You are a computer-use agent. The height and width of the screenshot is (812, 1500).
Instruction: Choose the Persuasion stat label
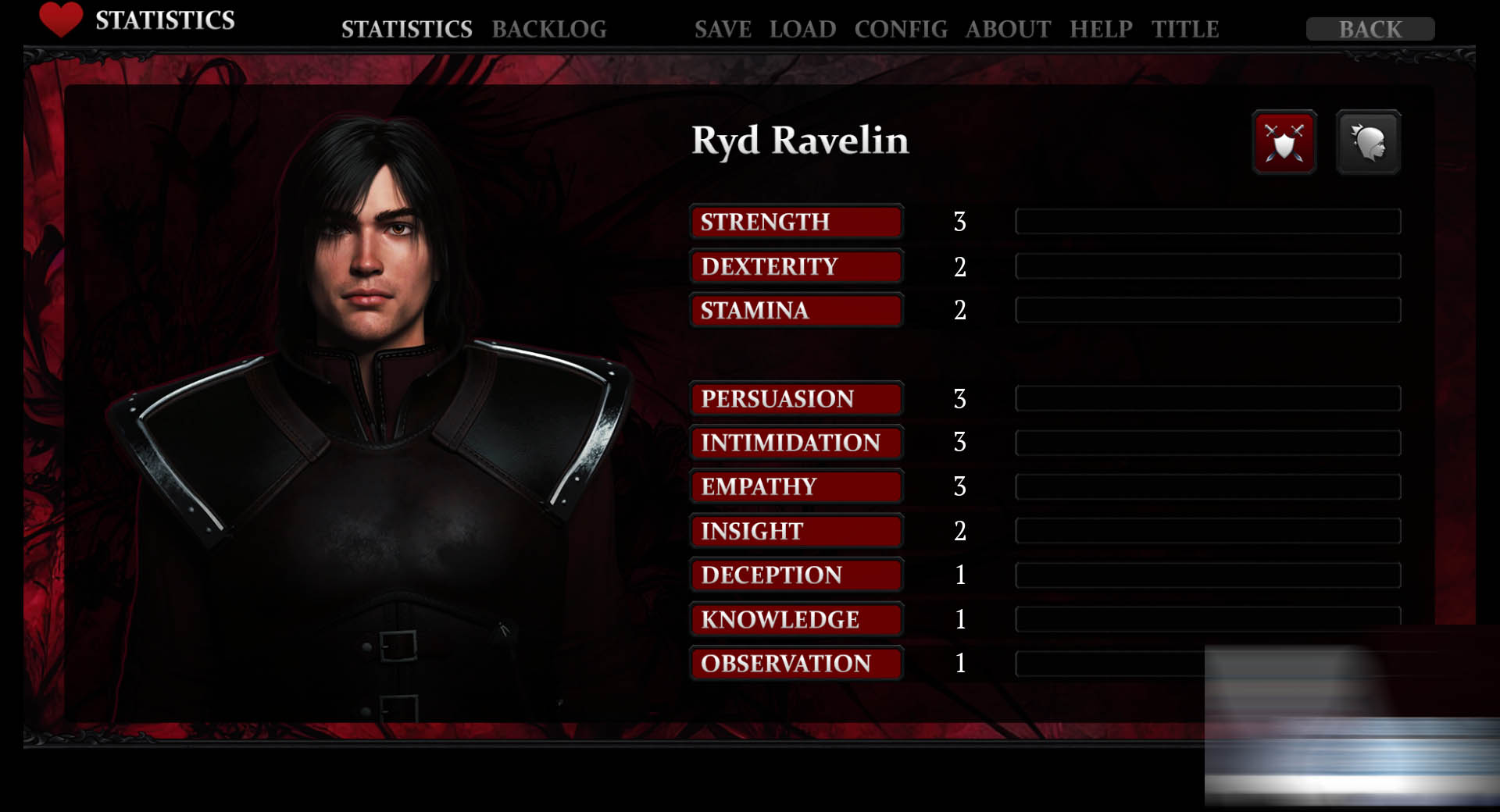(x=796, y=398)
